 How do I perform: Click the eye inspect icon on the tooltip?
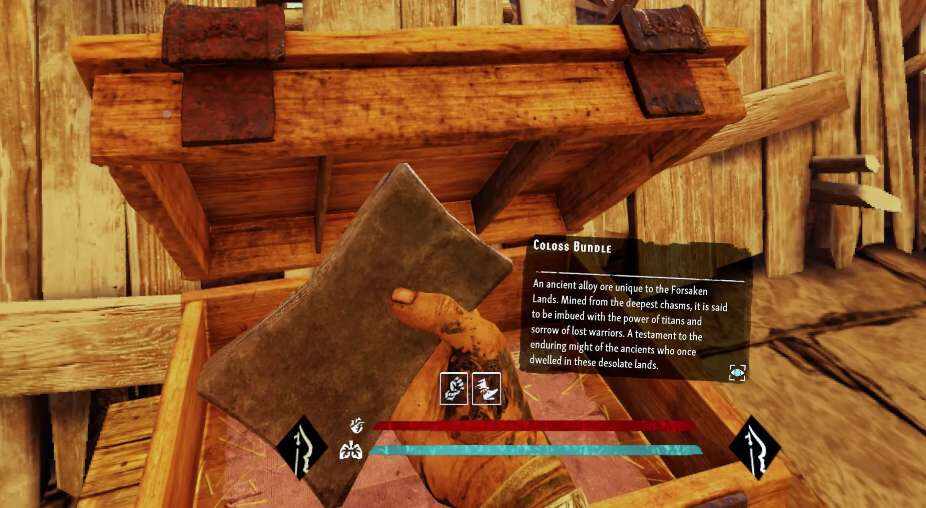pos(737,372)
